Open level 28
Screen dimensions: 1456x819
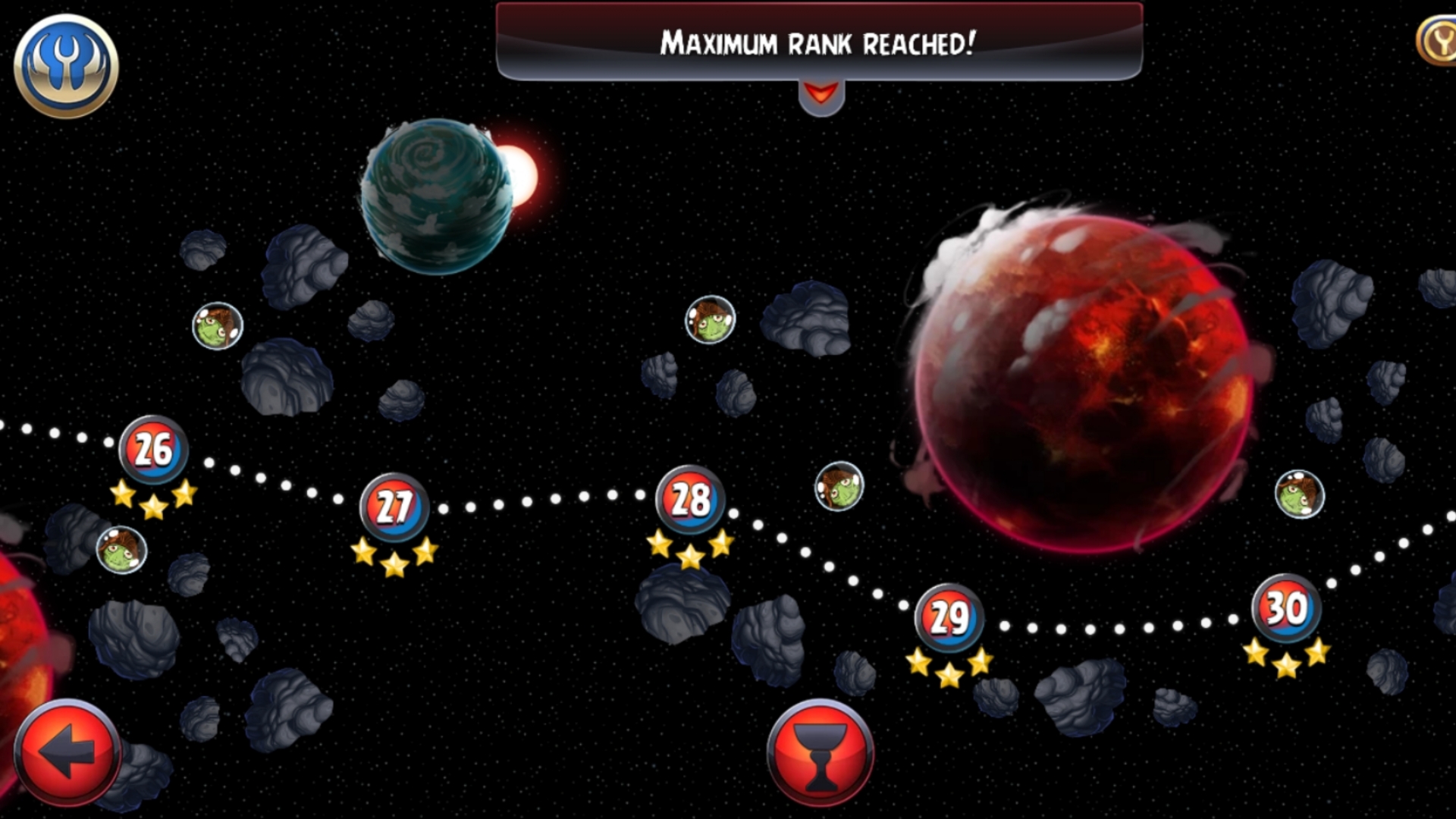pos(690,500)
